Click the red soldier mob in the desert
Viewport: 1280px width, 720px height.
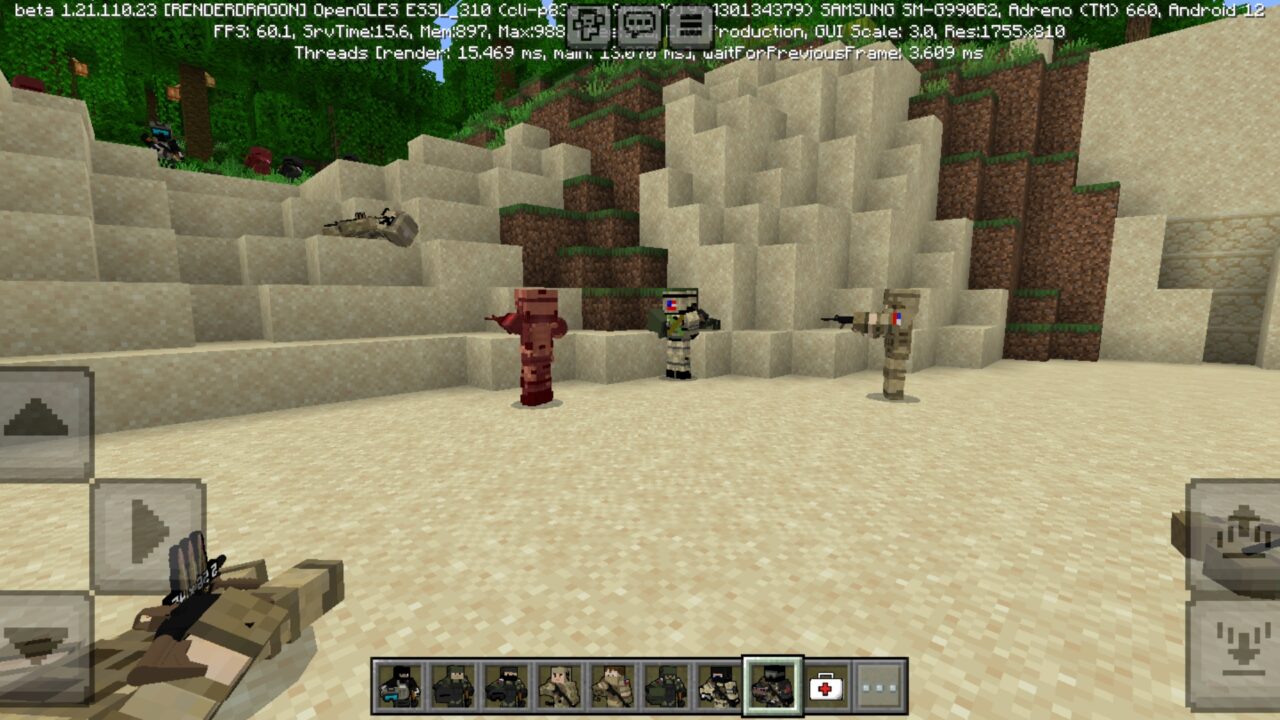pyautogui.click(x=538, y=345)
